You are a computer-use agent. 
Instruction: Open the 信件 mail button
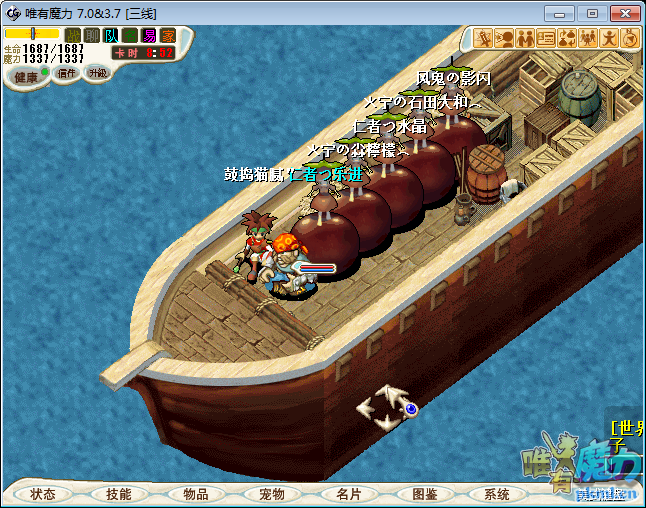[x=67, y=73]
